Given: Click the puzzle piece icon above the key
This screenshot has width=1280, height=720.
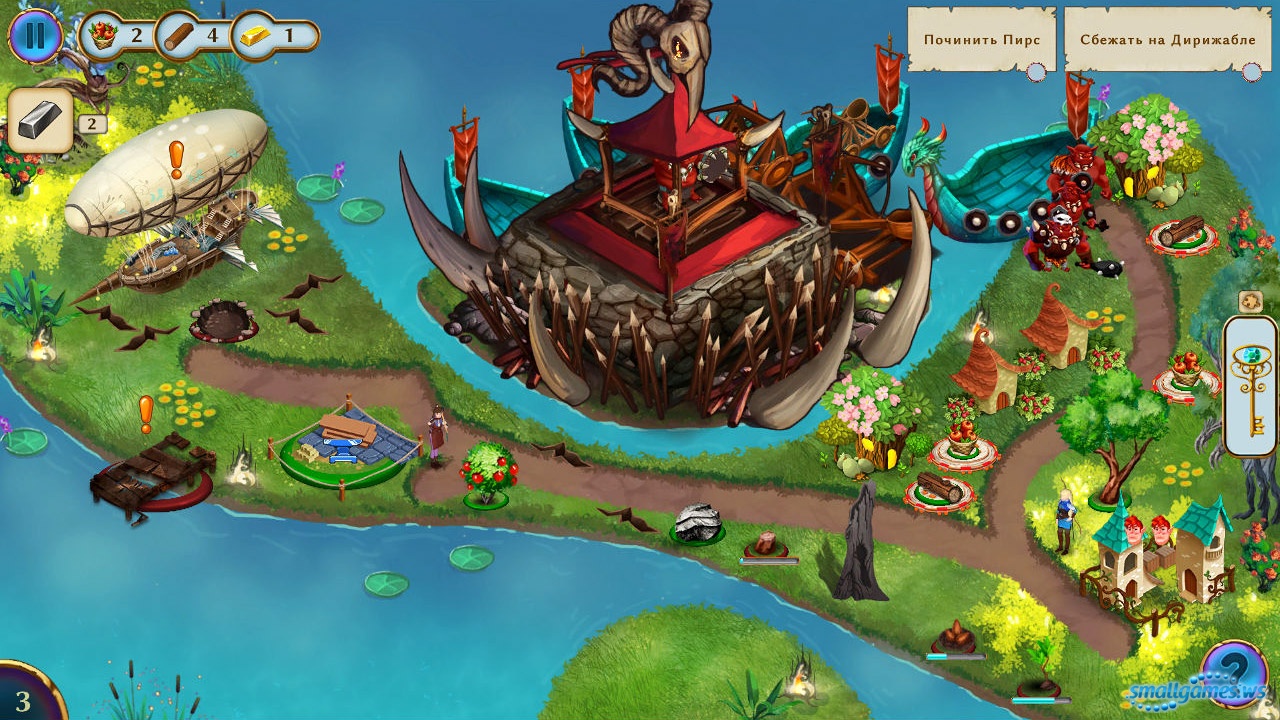Looking at the screenshot, I should point(1250,301).
